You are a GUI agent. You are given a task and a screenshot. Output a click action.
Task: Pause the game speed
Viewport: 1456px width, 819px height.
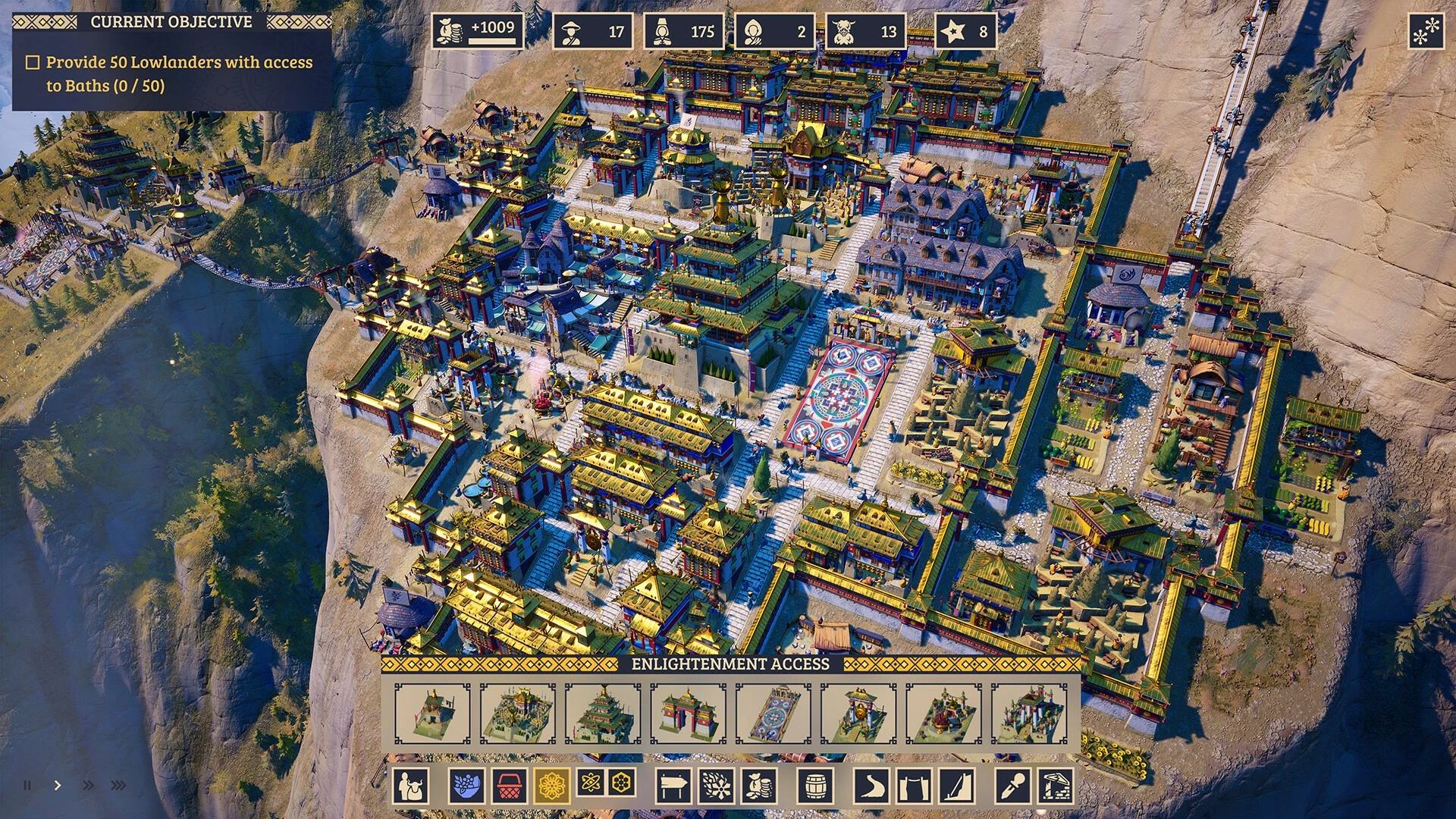[27, 786]
